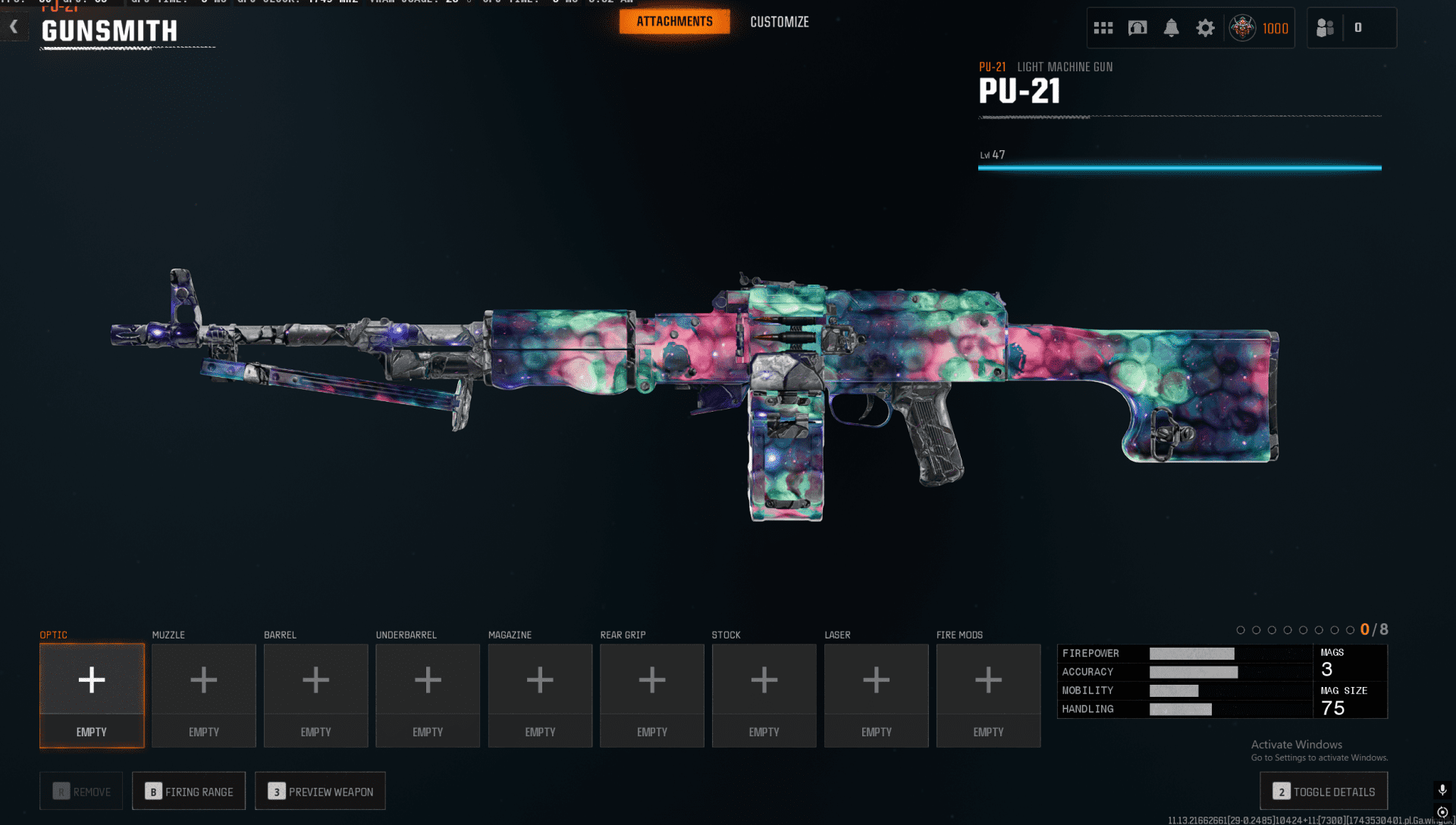
Task: Open the social party icon
Action: [1325, 28]
